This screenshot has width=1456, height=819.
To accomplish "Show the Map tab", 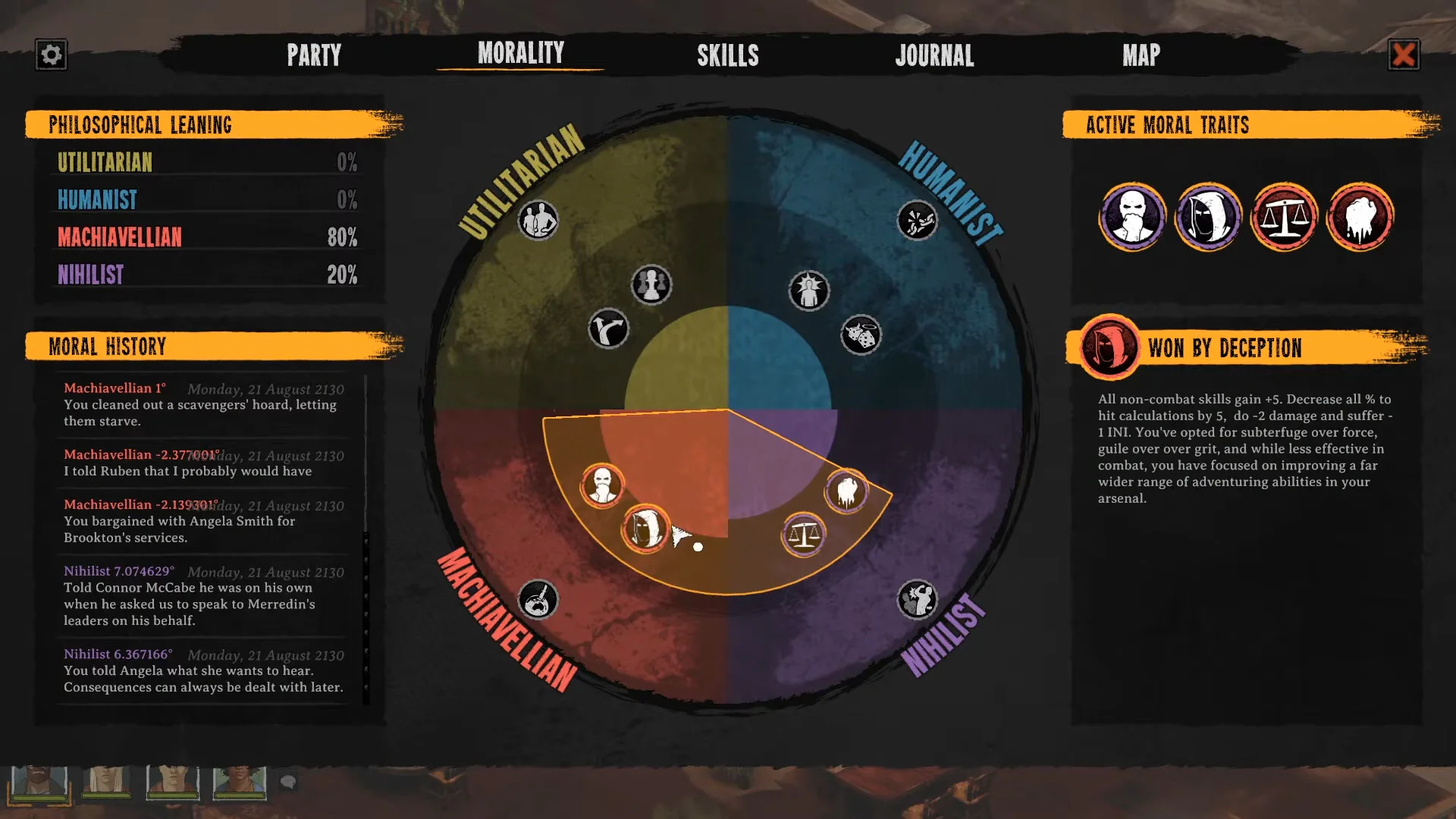I will pos(1141,55).
